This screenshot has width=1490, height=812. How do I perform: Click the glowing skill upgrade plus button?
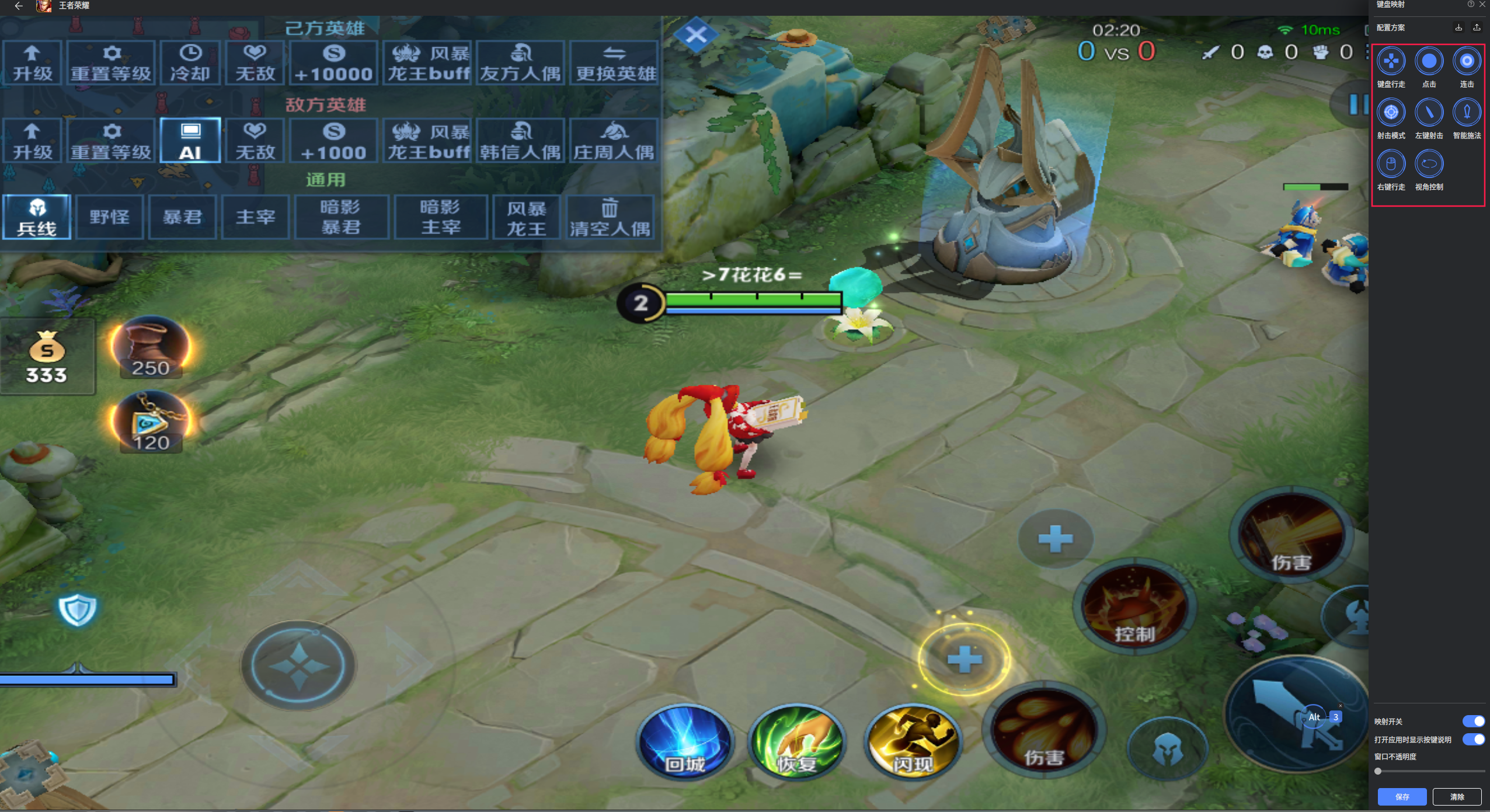(964, 660)
